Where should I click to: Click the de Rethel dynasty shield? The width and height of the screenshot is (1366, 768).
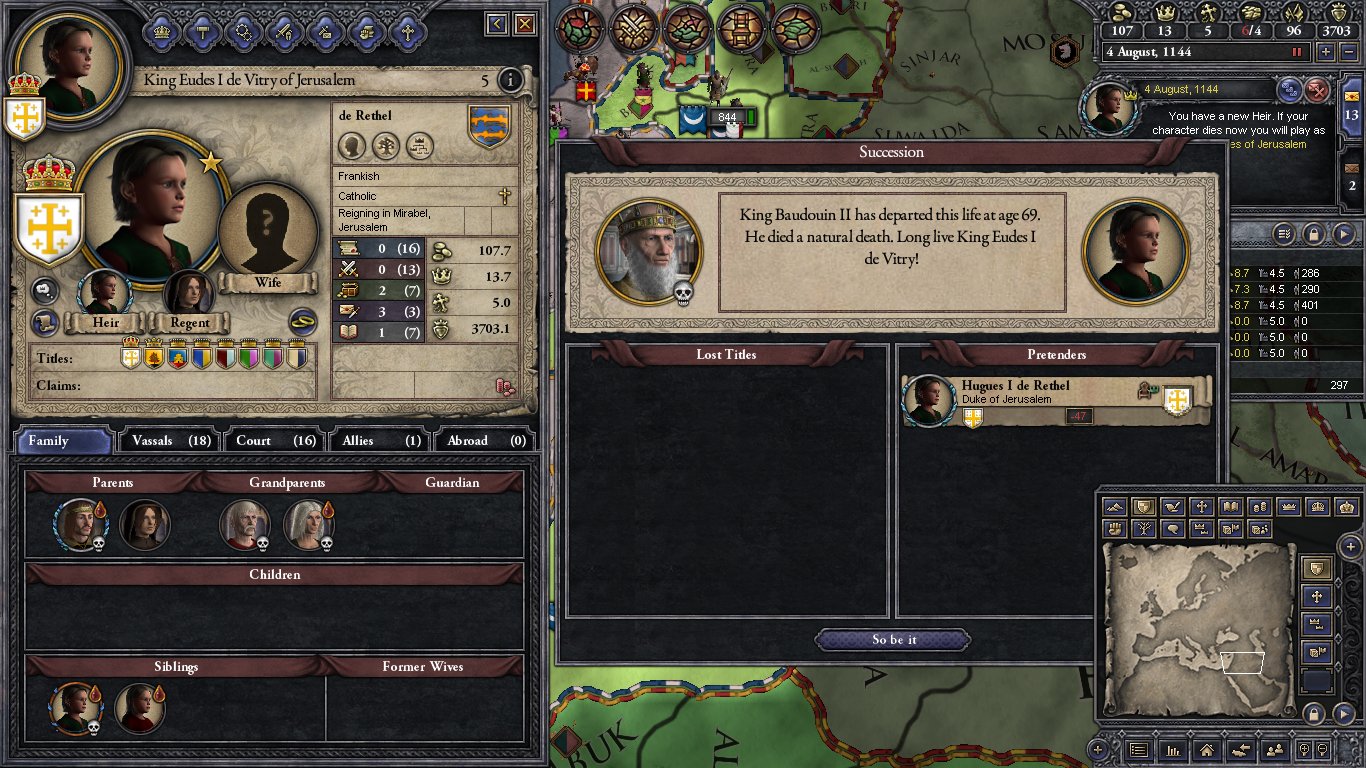click(x=489, y=127)
